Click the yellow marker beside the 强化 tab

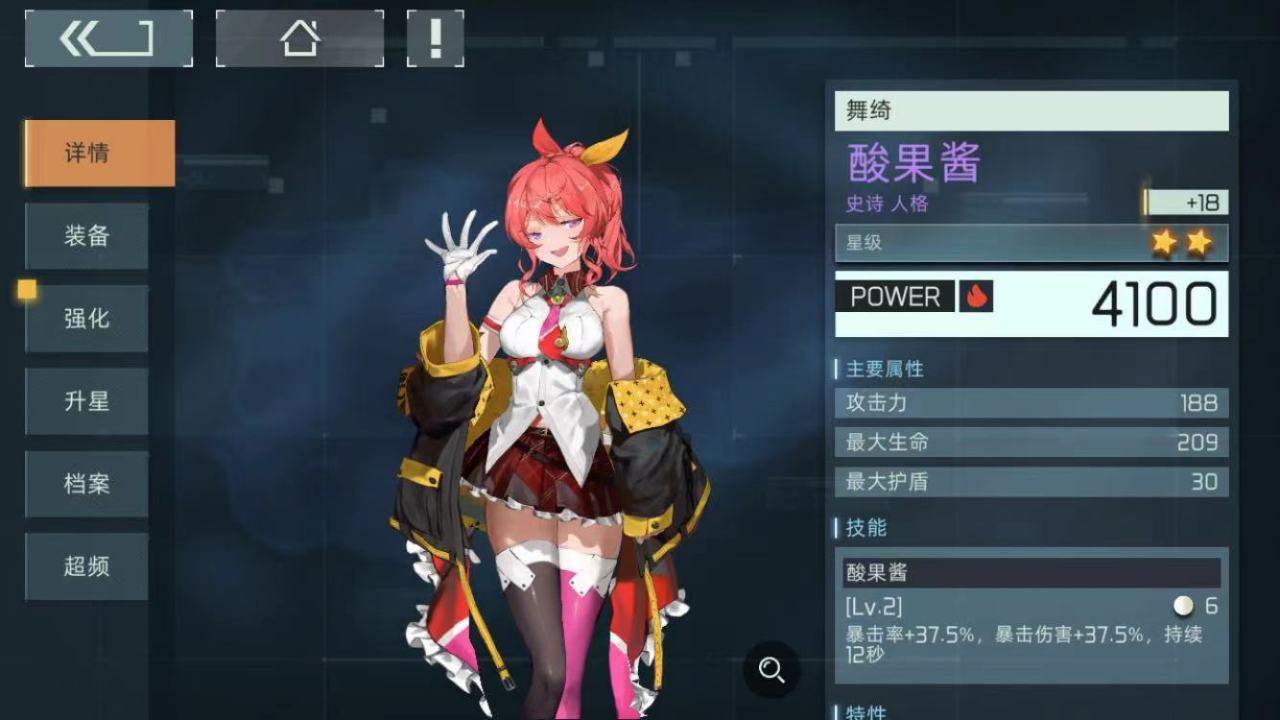26,292
